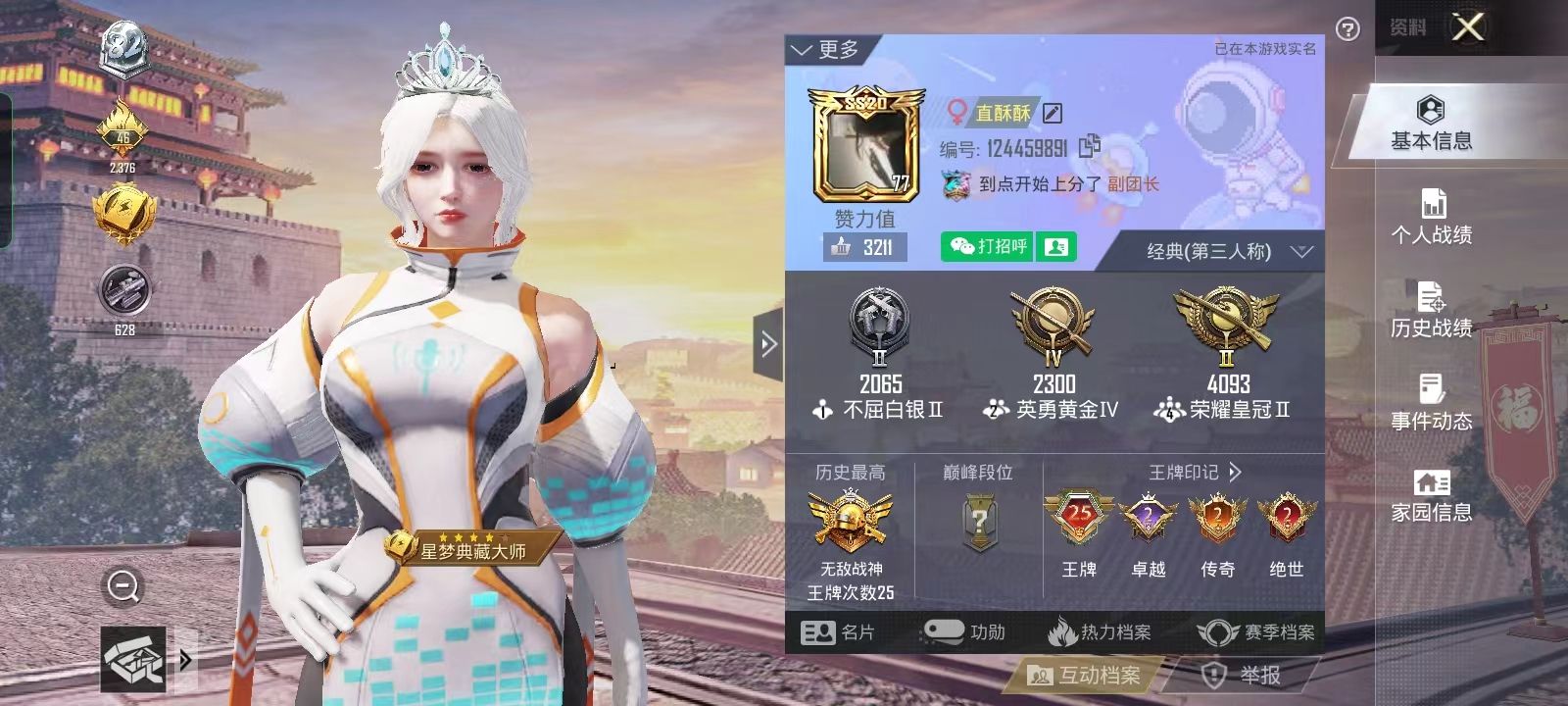Open the help question mark icon
The height and width of the screenshot is (706, 1568).
(1347, 29)
